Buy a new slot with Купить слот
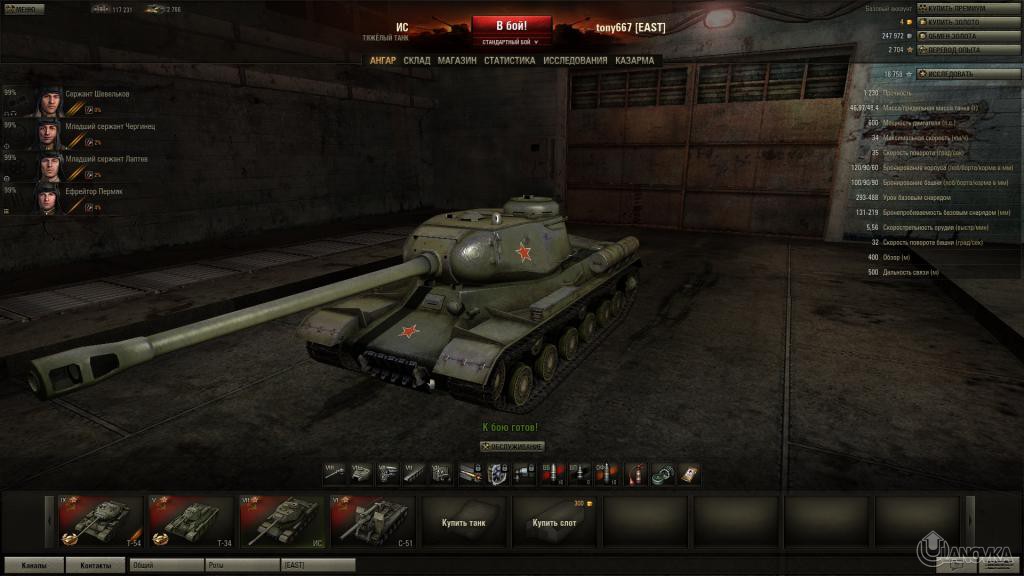 tap(554, 522)
